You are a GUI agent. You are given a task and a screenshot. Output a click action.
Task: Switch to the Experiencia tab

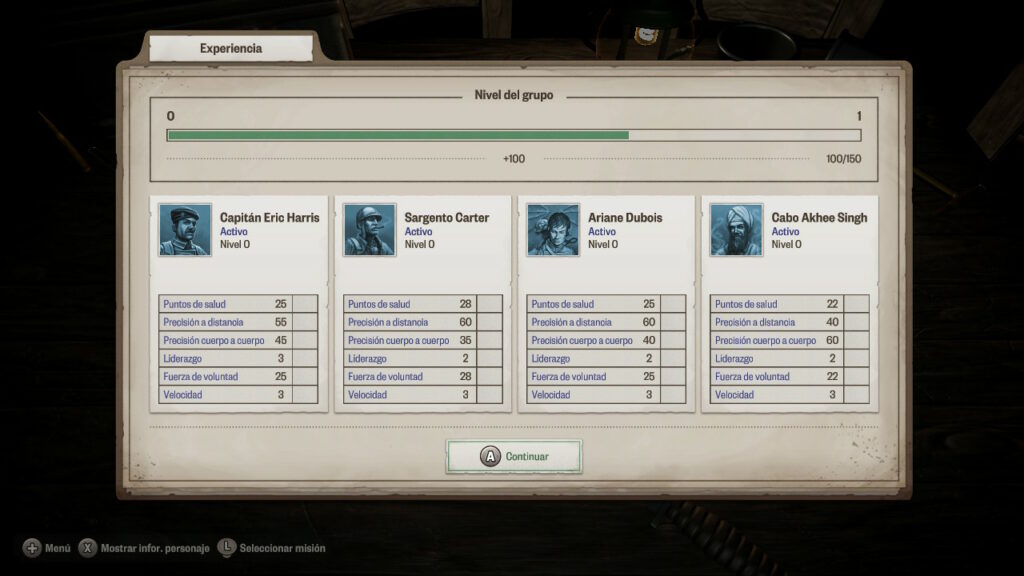point(231,48)
